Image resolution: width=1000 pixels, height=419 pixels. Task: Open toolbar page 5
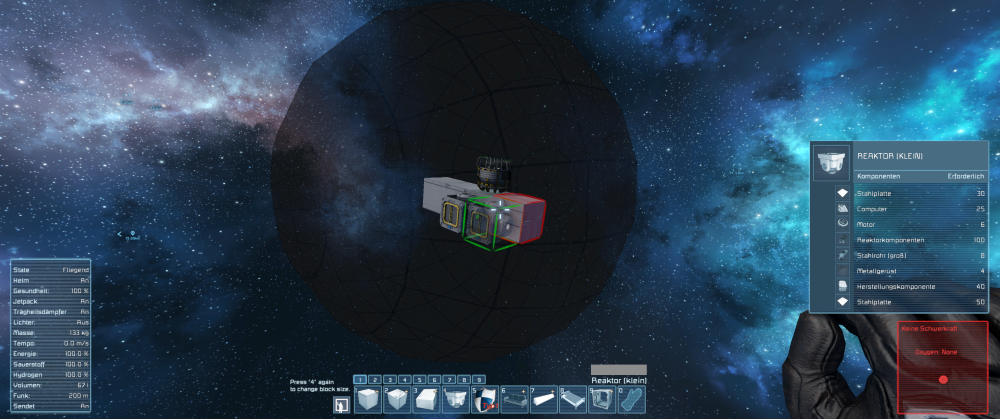420,380
